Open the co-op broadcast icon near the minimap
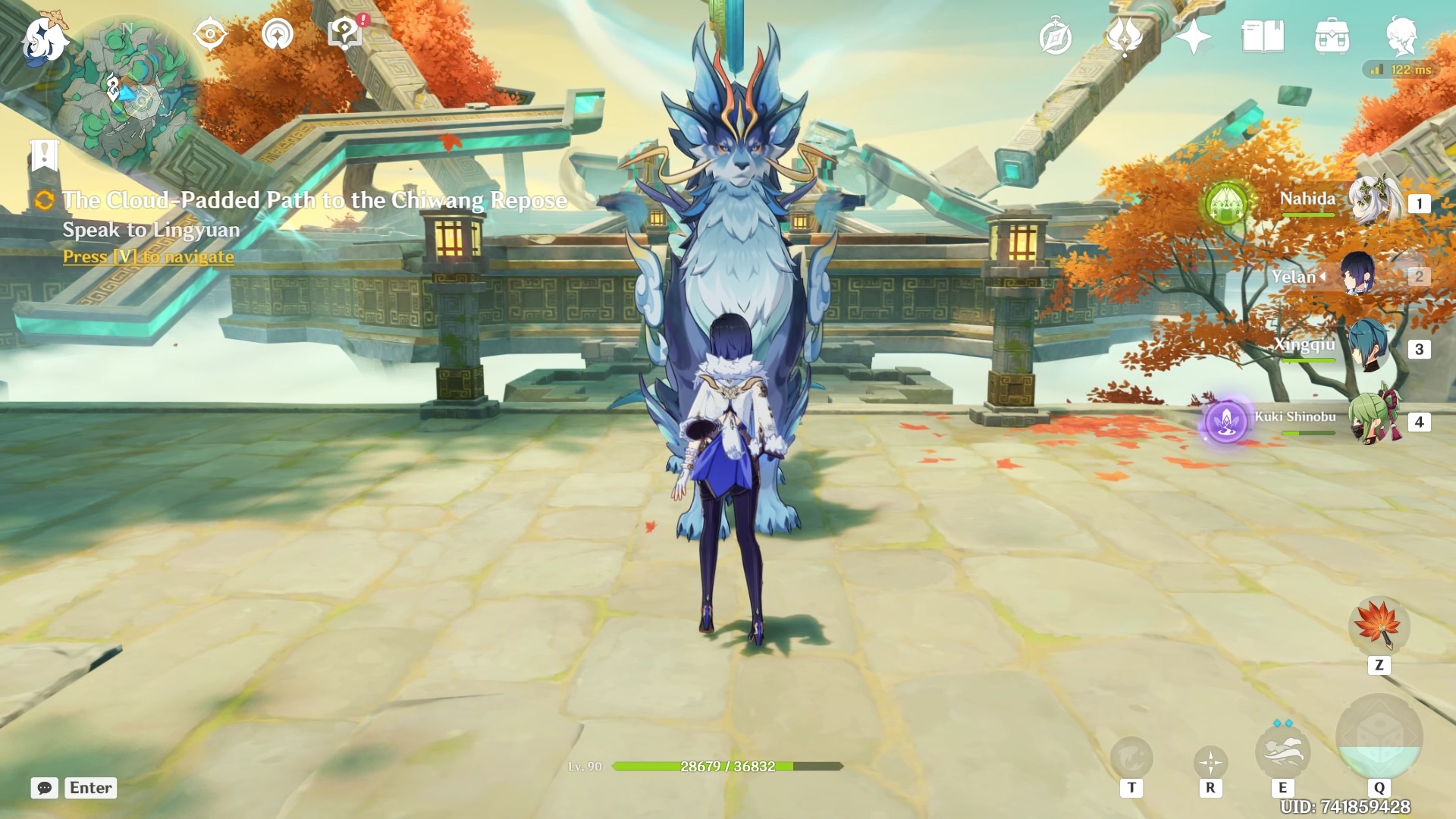This screenshot has height=819, width=1456. coord(278,35)
